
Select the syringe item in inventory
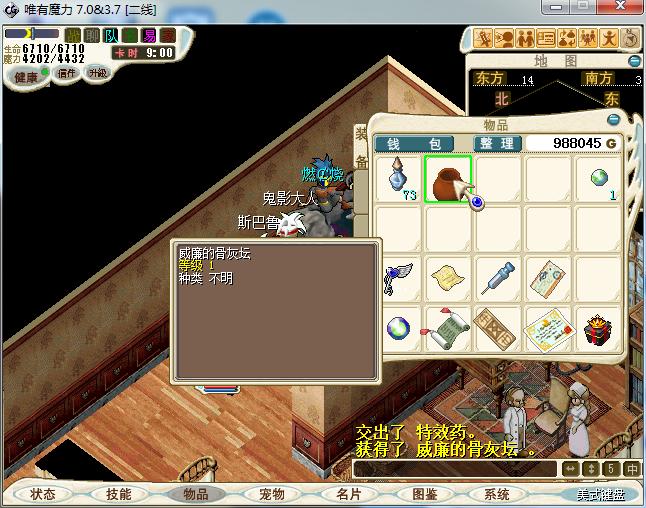coord(496,277)
